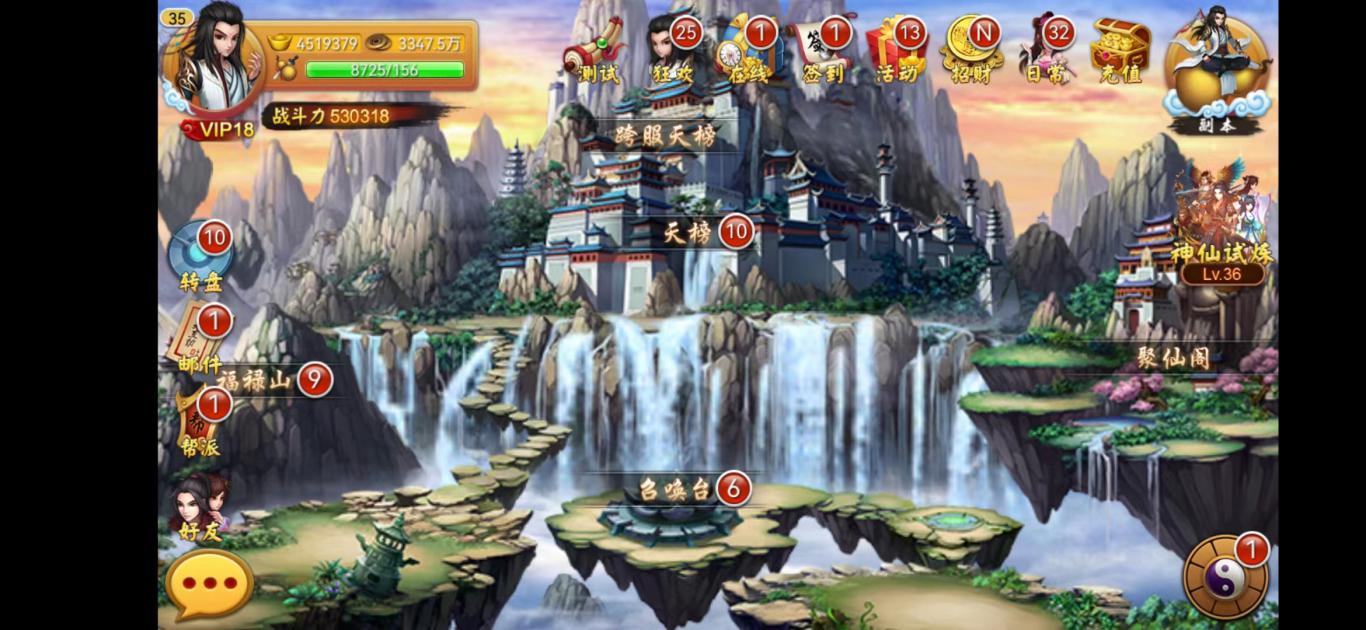Viewport: 1366px width, 630px height.
Task: Open the 帮派 guild menu
Action: click(200, 425)
